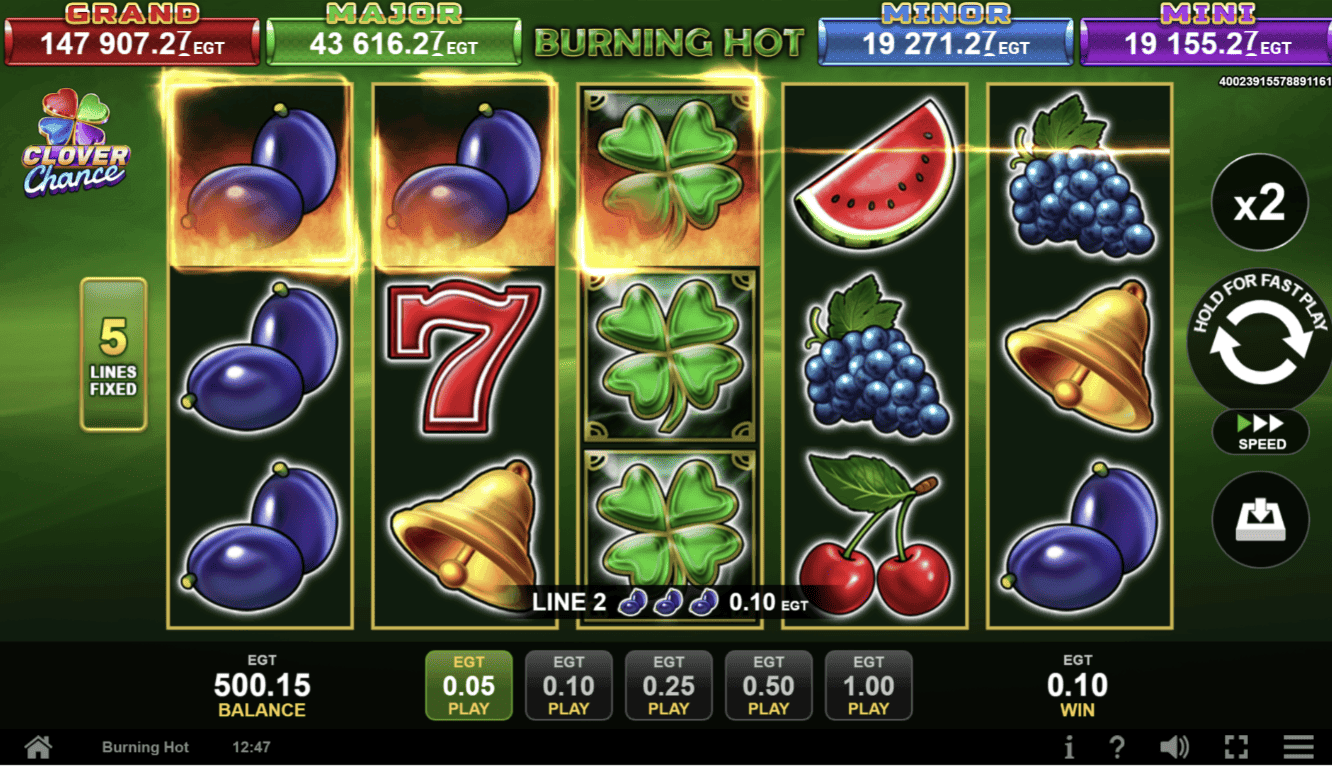Choose the 0.10 EGT play bet
The width and height of the screenshot is (1332, 768).
(x=568, y=686)
